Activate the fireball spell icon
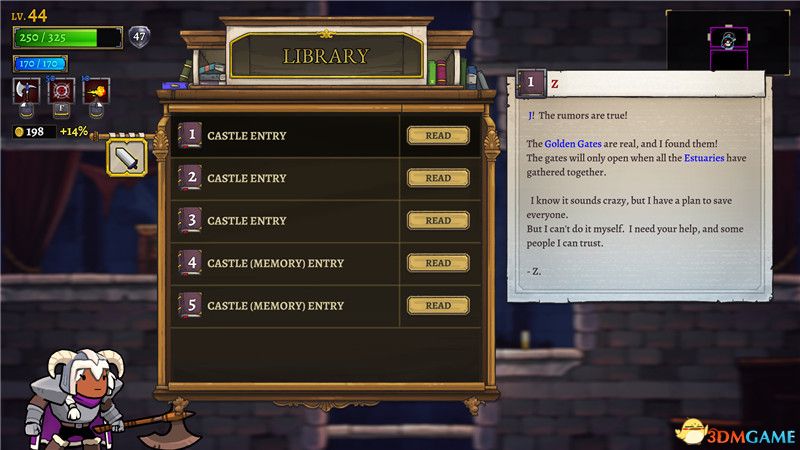This screenshot has height=450, width=800. click(98, 93)
